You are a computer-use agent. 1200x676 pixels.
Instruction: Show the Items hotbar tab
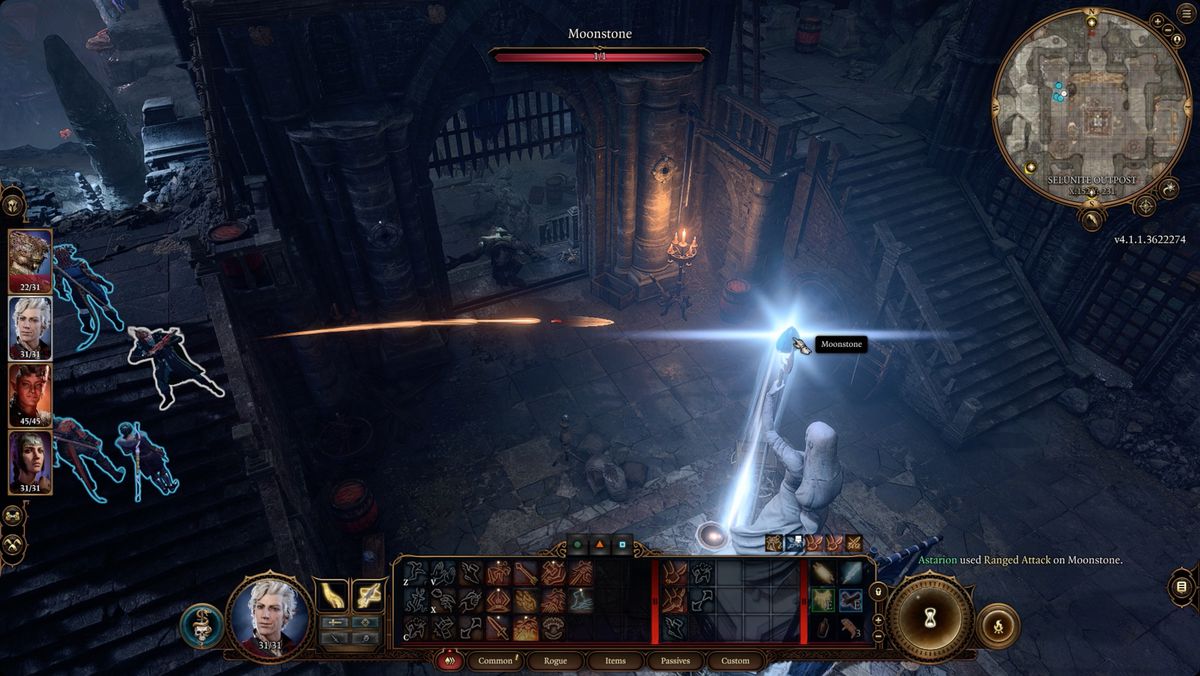tap(616, 661)
